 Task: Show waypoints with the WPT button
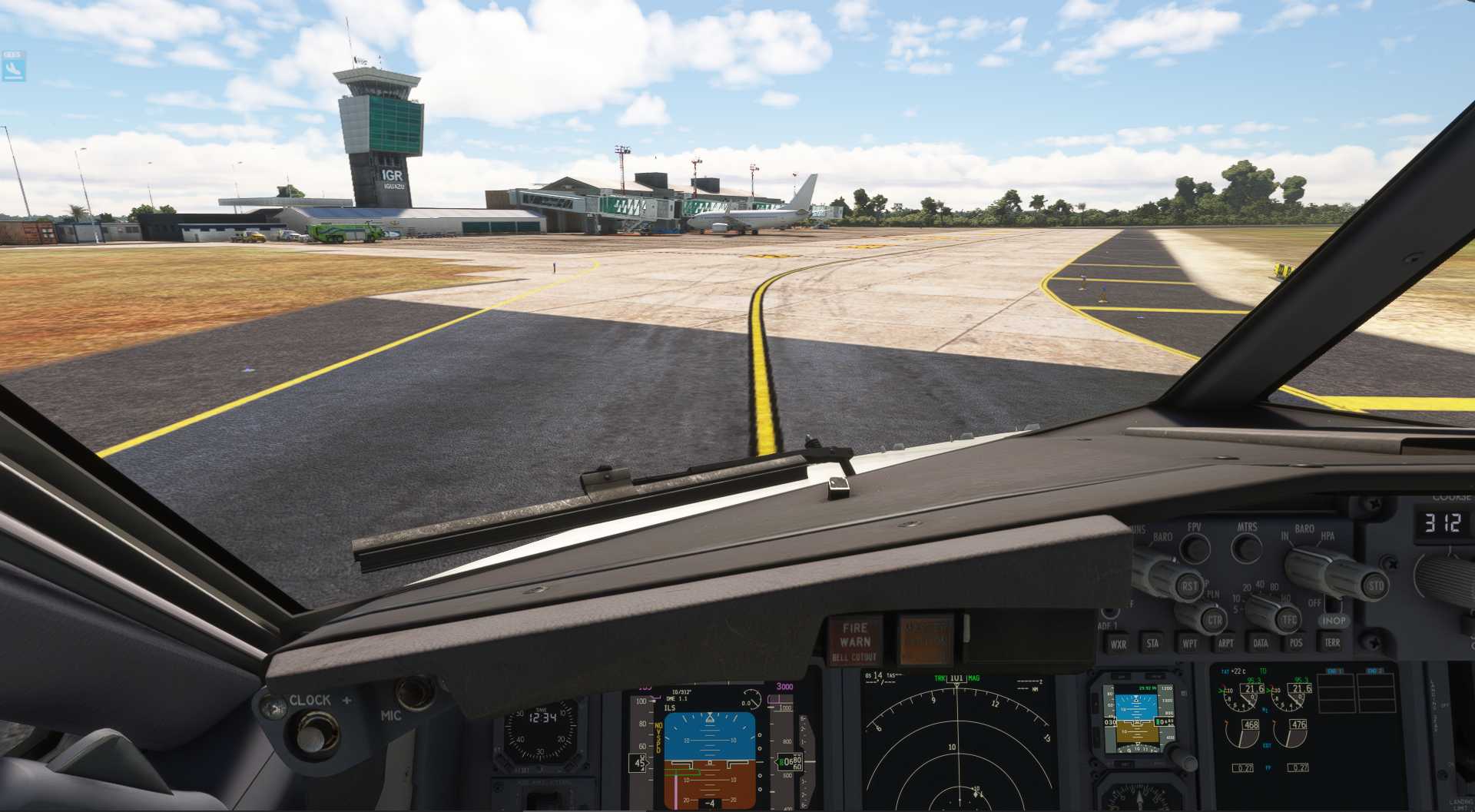tap(1189, 644)
